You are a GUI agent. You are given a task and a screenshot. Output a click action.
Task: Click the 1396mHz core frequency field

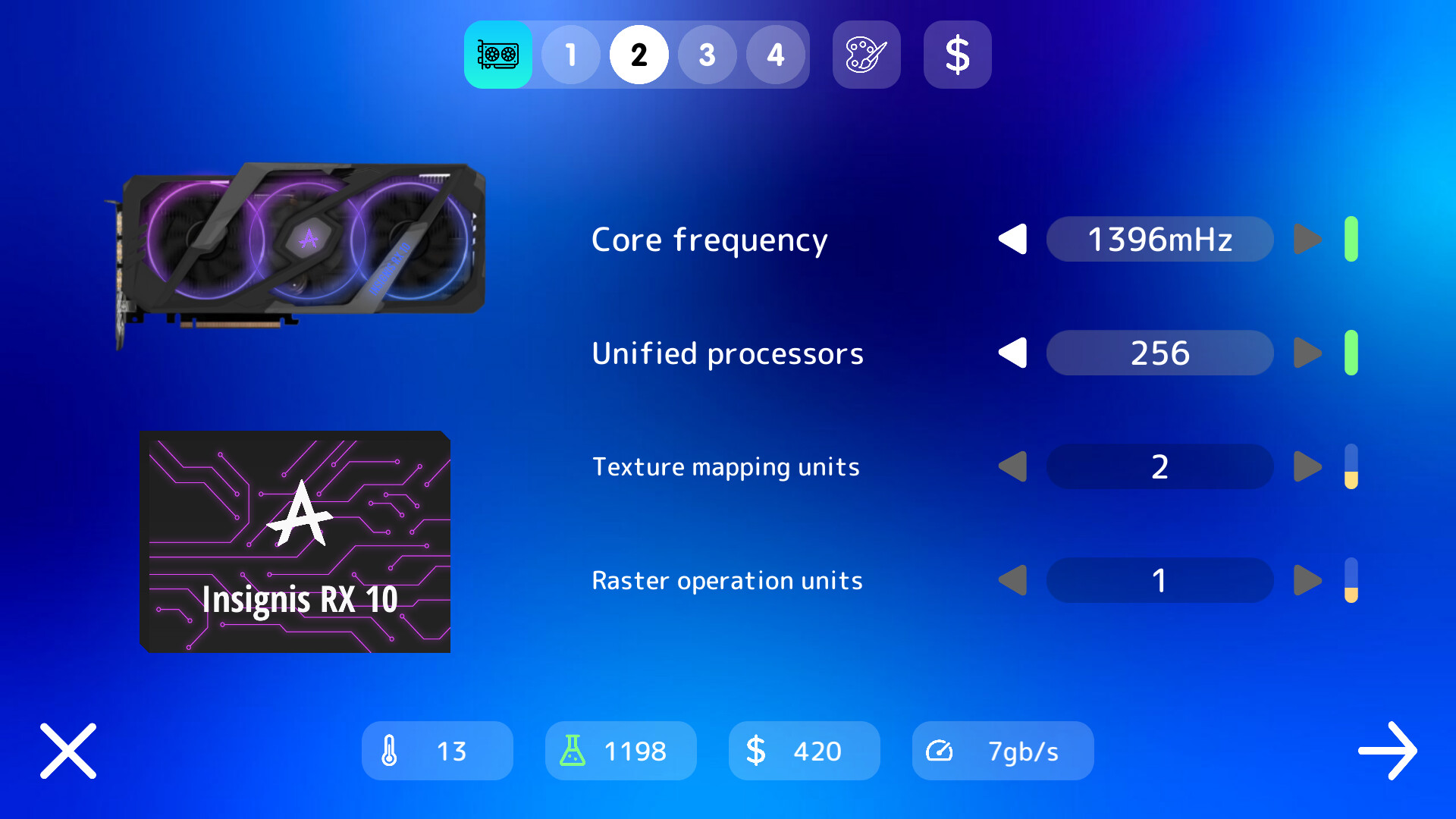pos(1159,239)
